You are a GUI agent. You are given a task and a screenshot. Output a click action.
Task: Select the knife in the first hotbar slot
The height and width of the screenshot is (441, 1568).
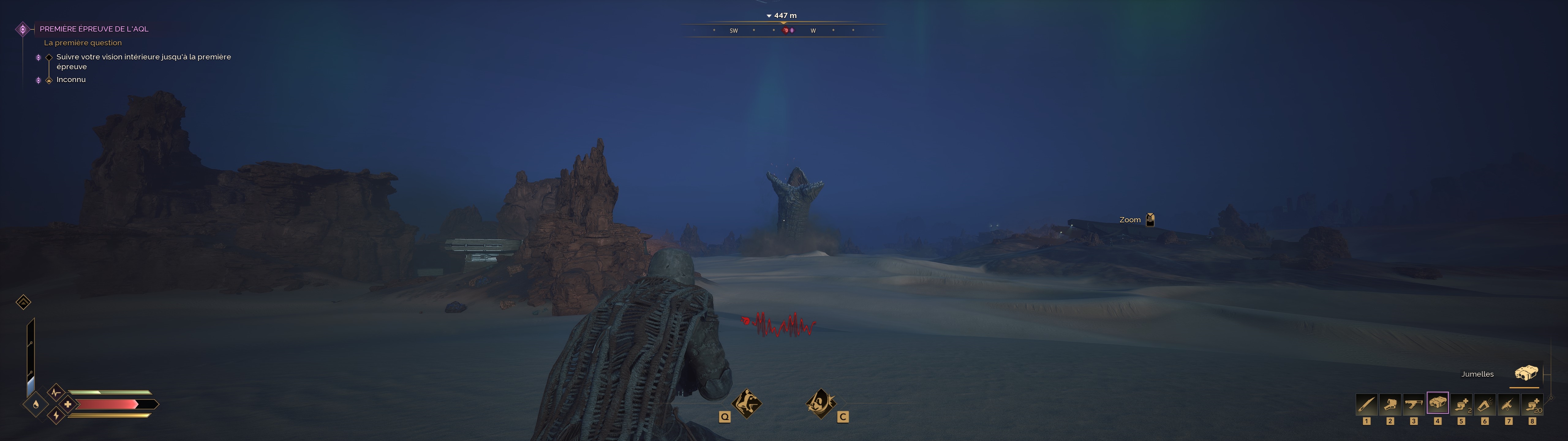click(x=1366, y=404)
